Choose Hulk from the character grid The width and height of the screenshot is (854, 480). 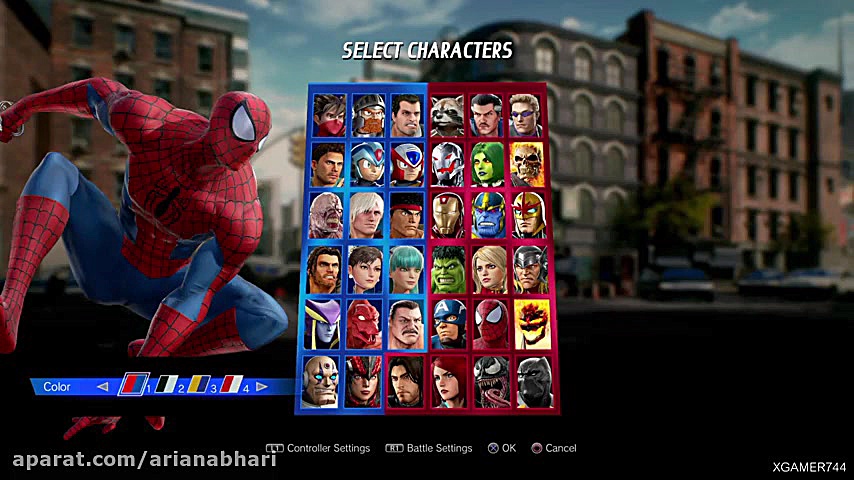tap(447, 269)
